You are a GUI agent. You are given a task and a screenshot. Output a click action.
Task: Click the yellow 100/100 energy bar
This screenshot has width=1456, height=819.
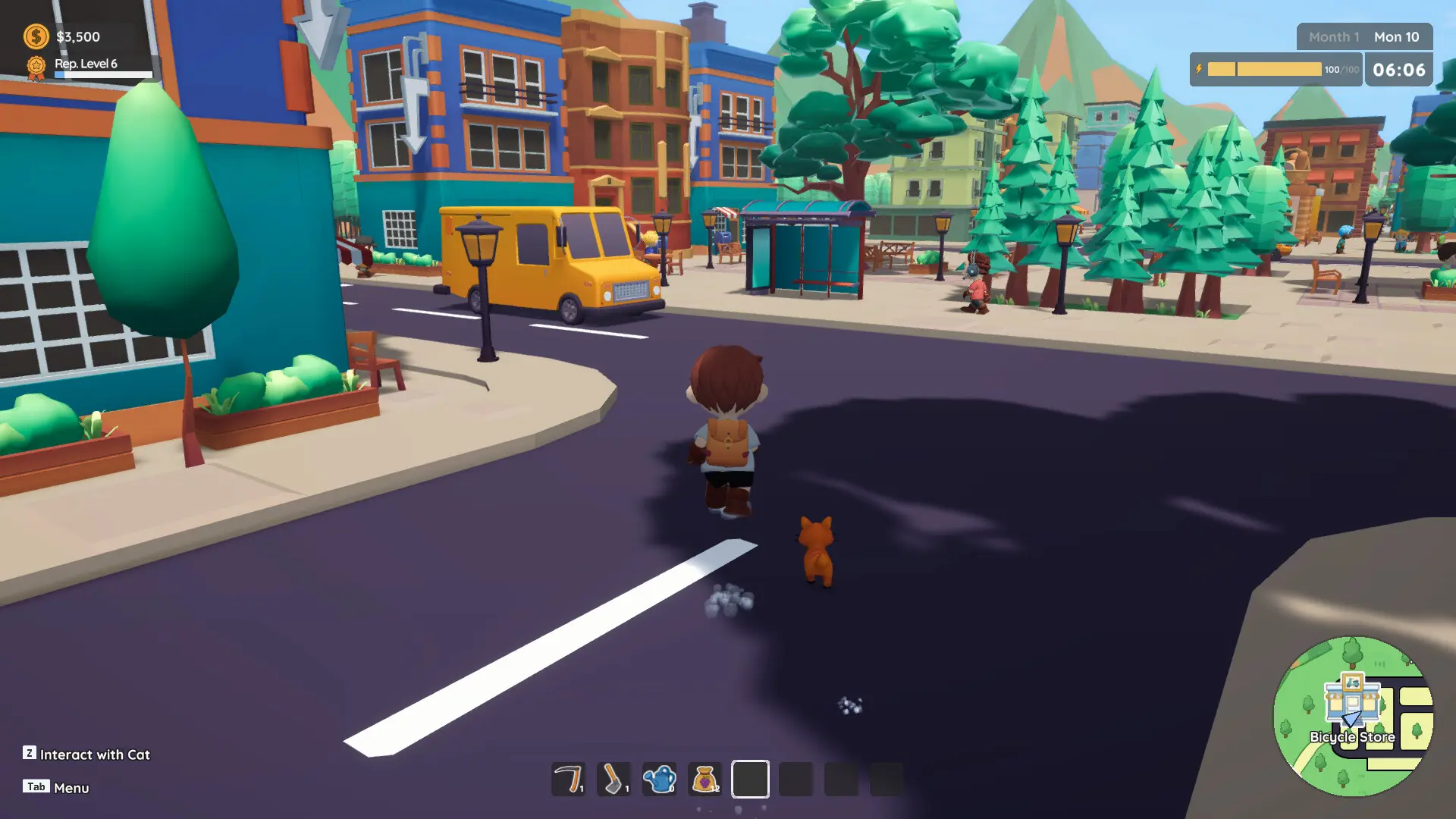coord(1263,69)
